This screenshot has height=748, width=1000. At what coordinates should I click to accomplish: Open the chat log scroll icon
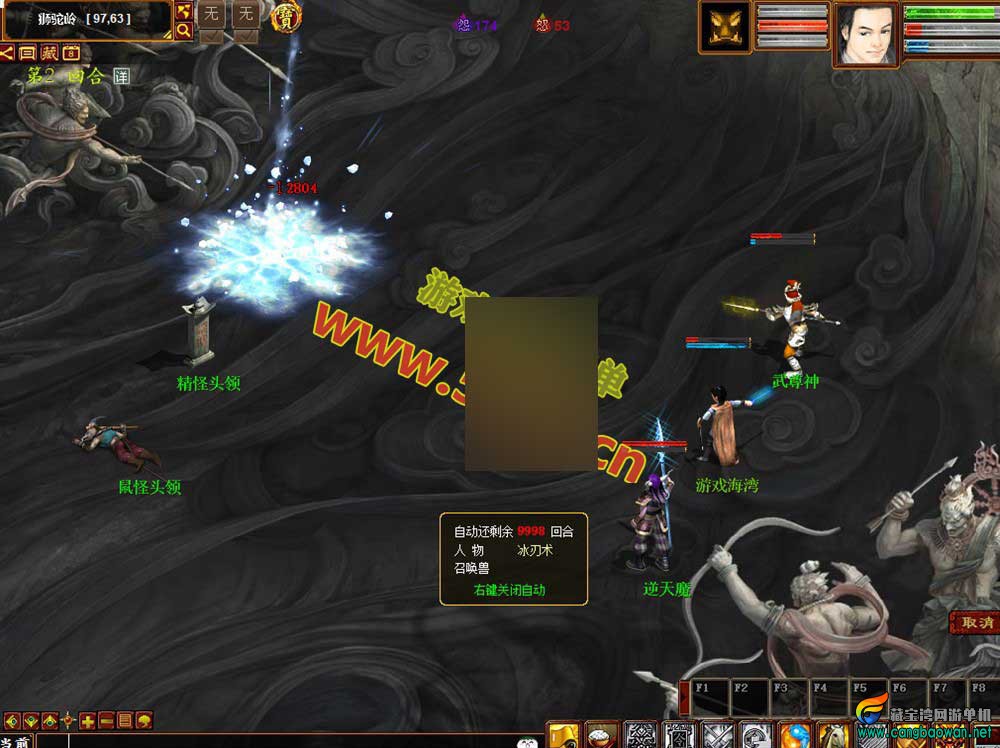click(125, 720)
